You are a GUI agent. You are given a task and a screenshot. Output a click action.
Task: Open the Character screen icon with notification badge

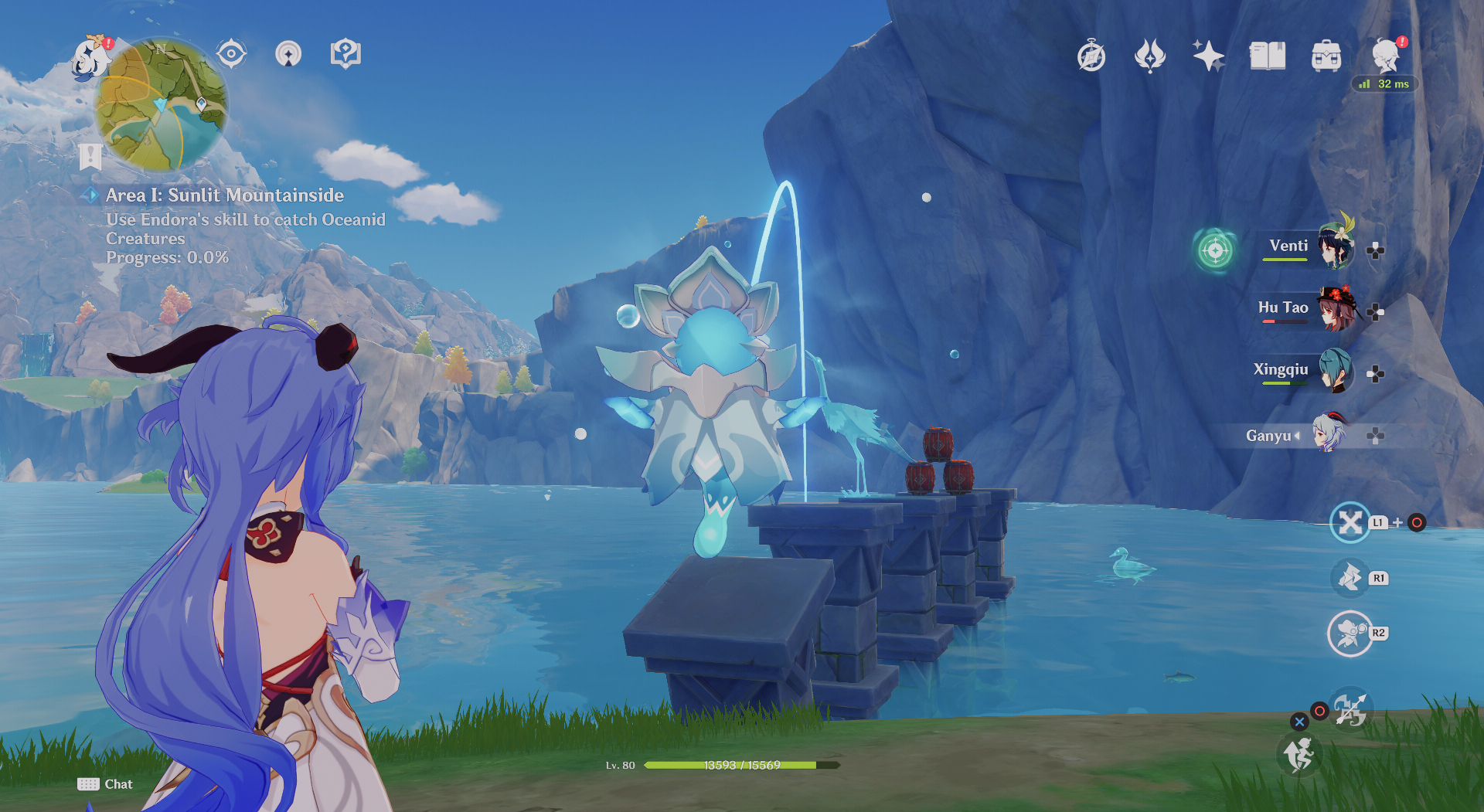(1386, 54)
